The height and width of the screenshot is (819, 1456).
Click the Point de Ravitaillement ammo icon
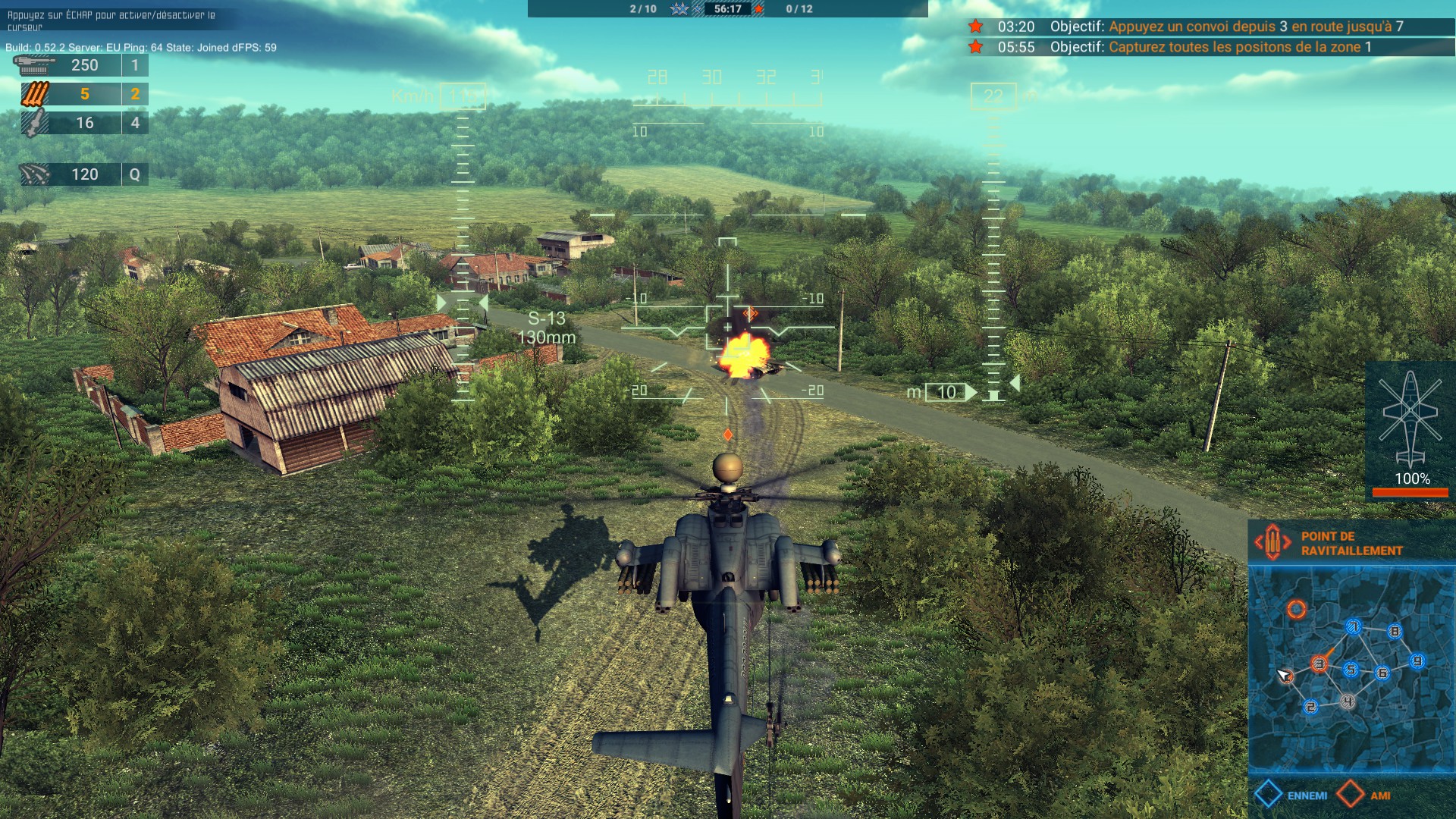pos(1272,541)
